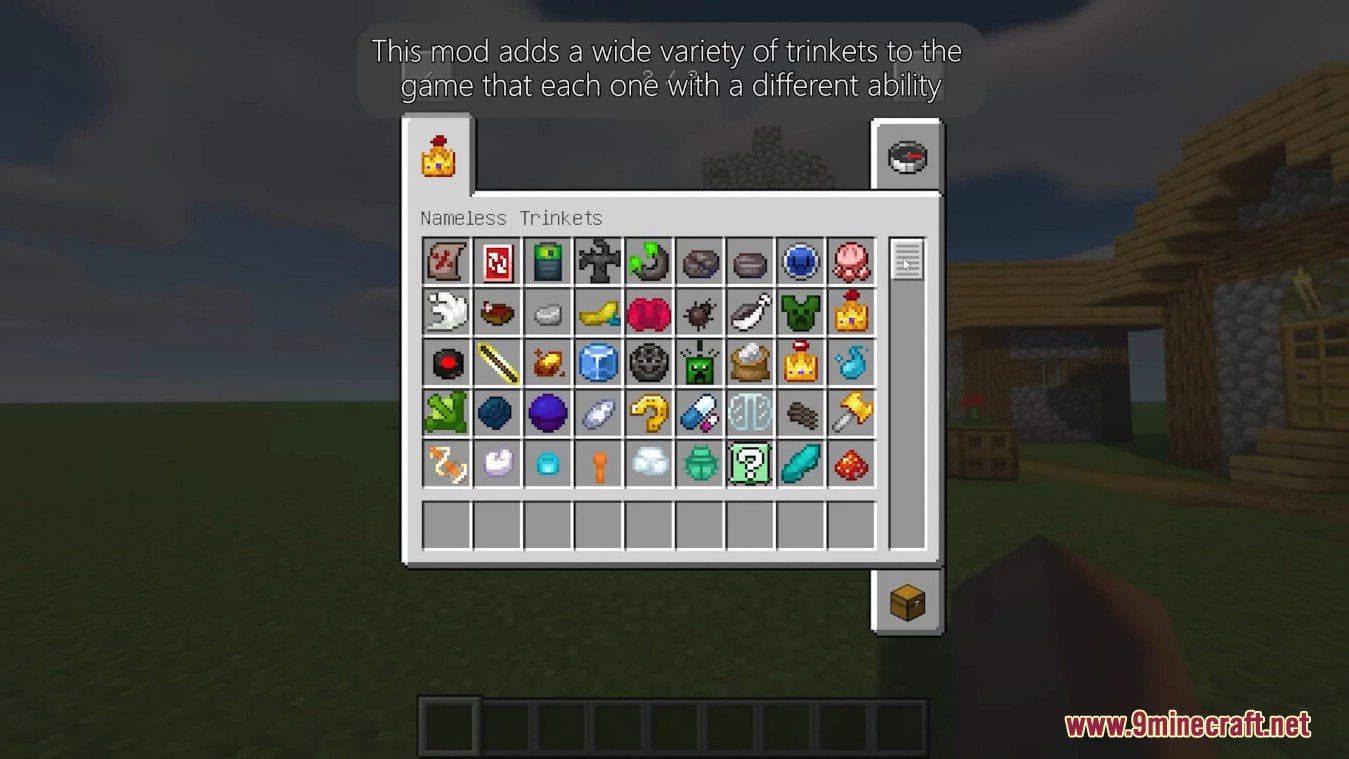Screen dimensions: 1349x759
Task: Select the golden crown trinket
Action: (802, 362)
